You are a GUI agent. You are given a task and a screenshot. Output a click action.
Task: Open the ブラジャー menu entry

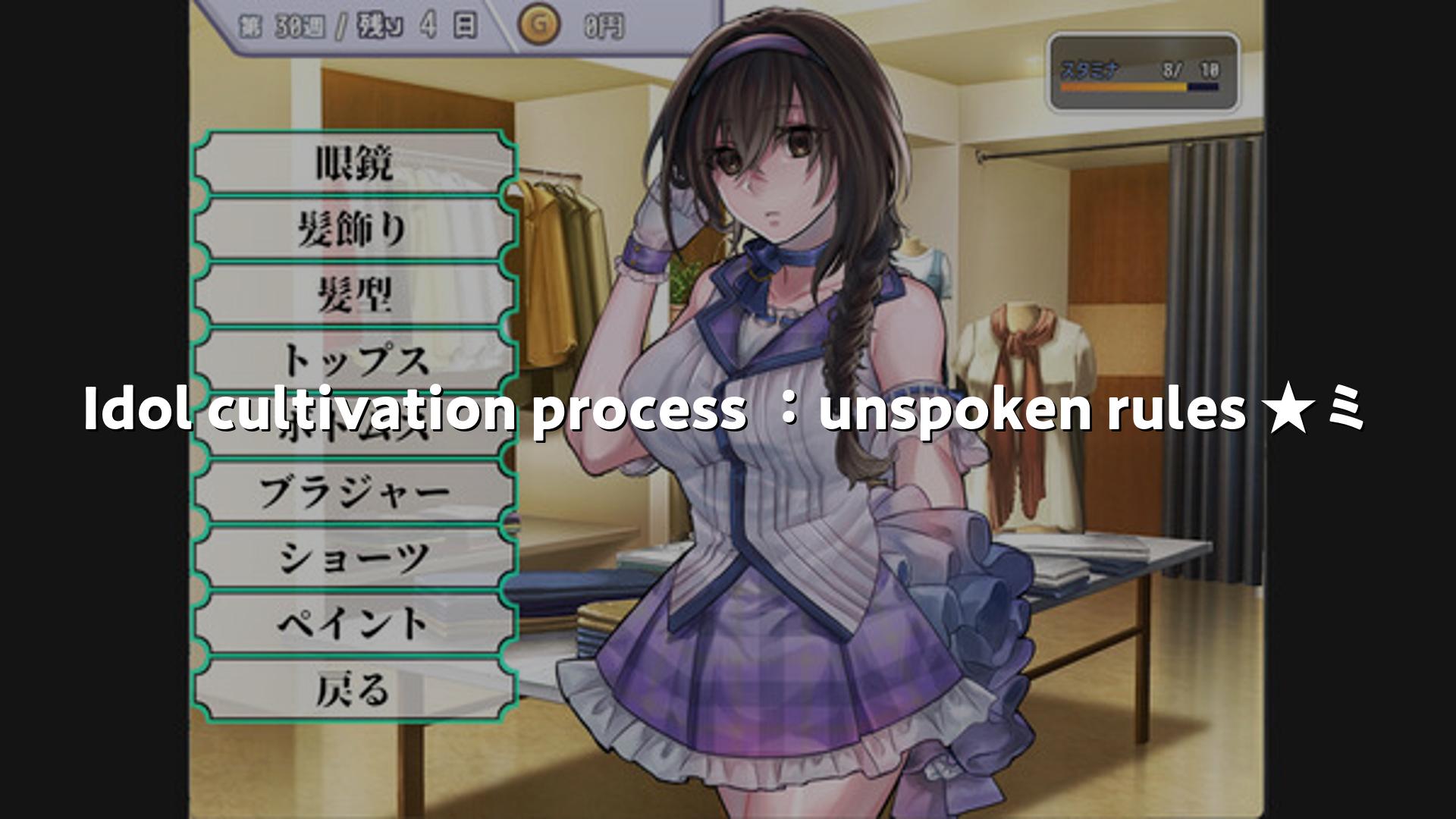pos(354,492)
